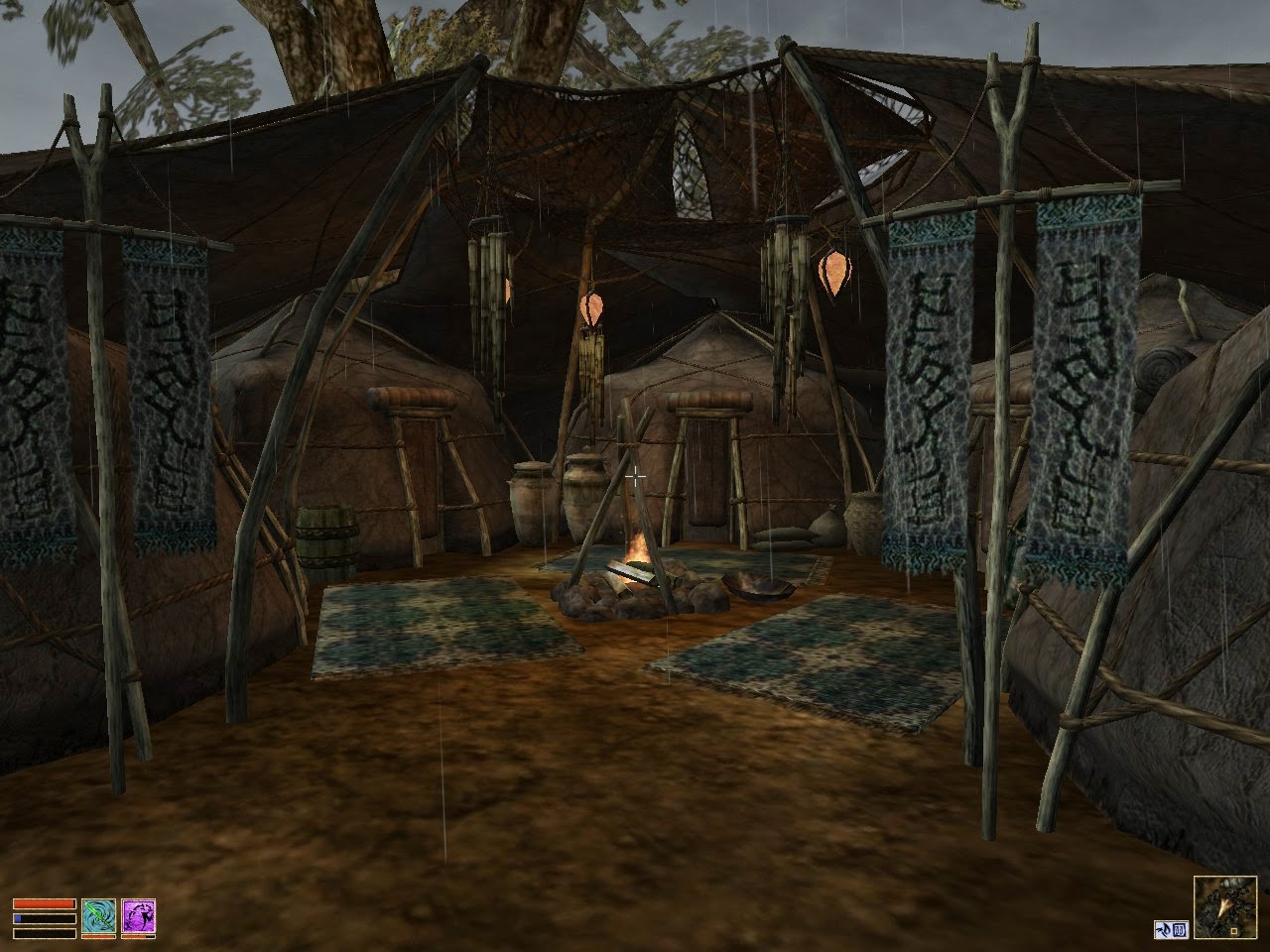The image size is (1270, 952).
Task: Select the equipped purple spell icon
Action: coord(139,916)
